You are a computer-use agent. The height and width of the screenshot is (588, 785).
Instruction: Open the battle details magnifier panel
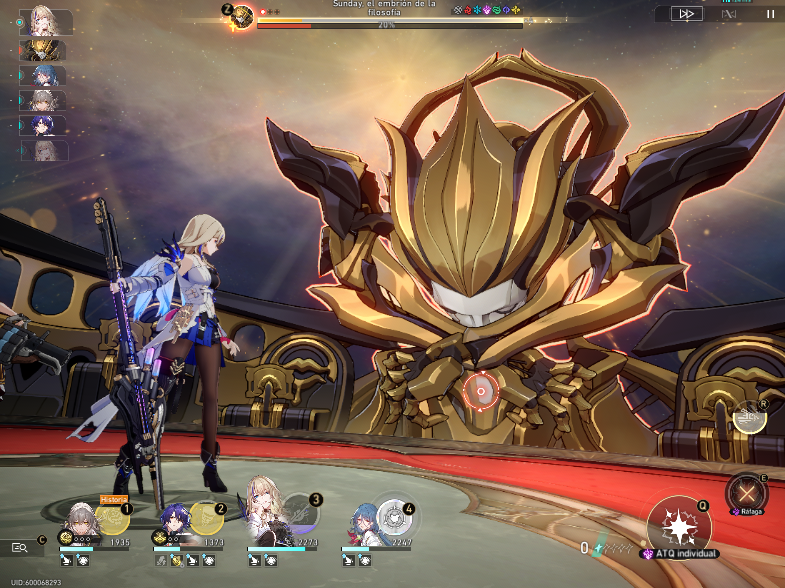pos(20,547)
